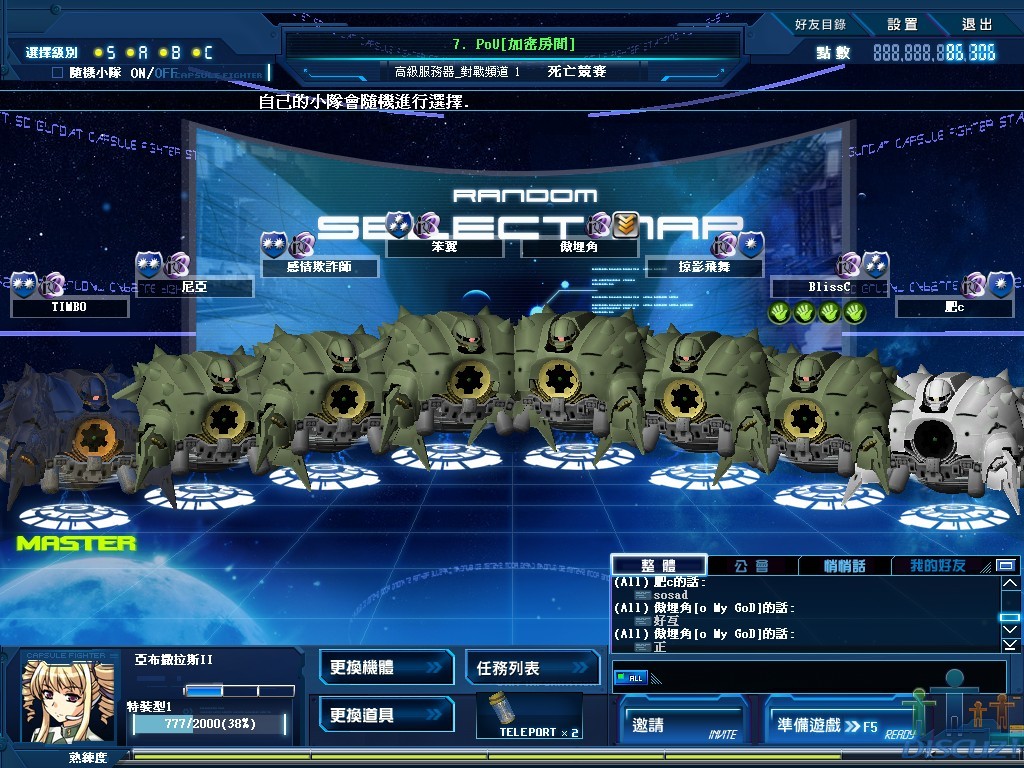Screen dimensions: 1024x768
Task: Open the 好友目錄 friends list
Action: [820, 24]
